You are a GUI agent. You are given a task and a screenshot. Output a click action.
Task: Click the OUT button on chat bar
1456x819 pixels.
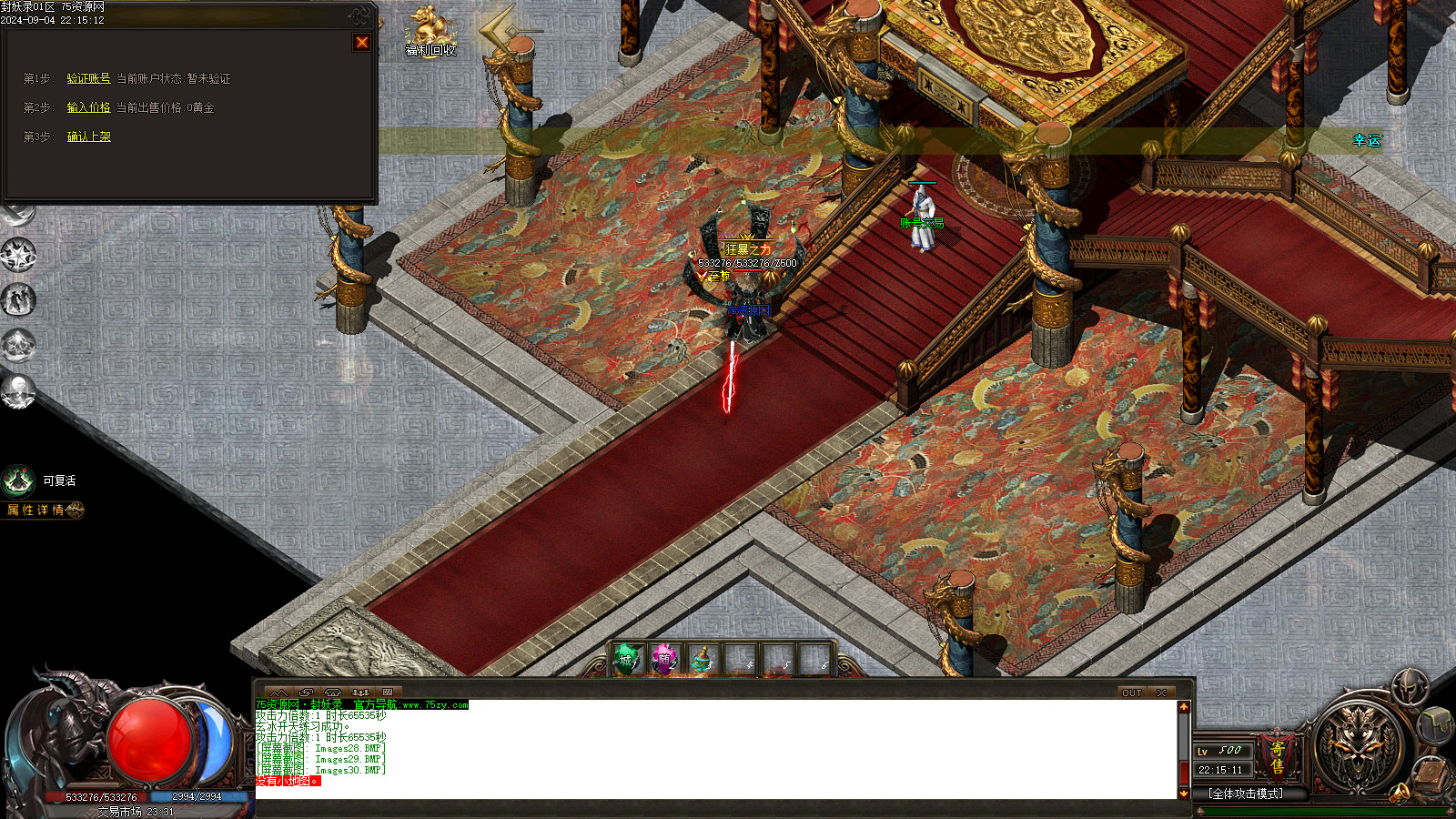pyautogui.click(x=1131, y=693)
